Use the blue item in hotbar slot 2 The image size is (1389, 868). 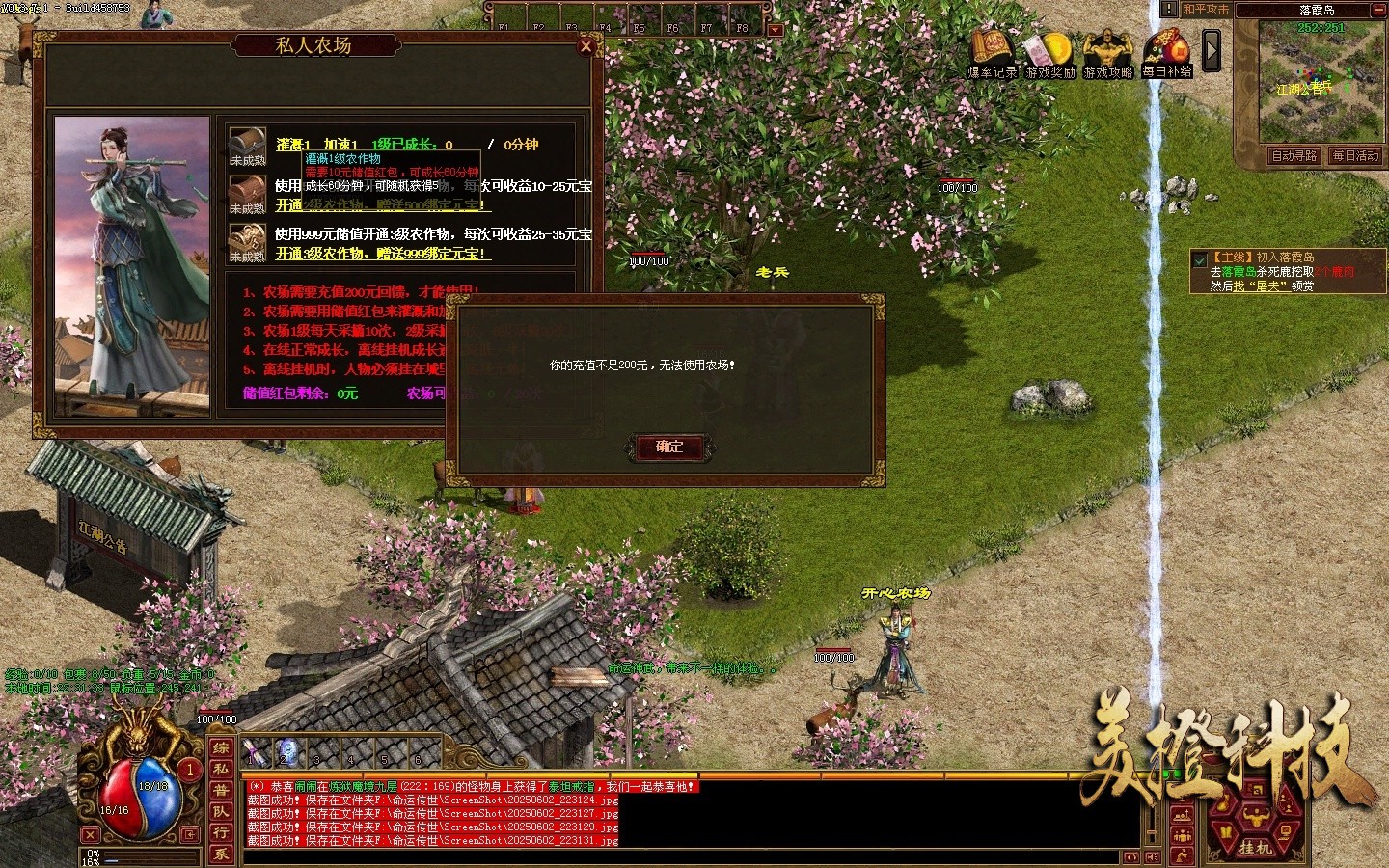point(287,751)
